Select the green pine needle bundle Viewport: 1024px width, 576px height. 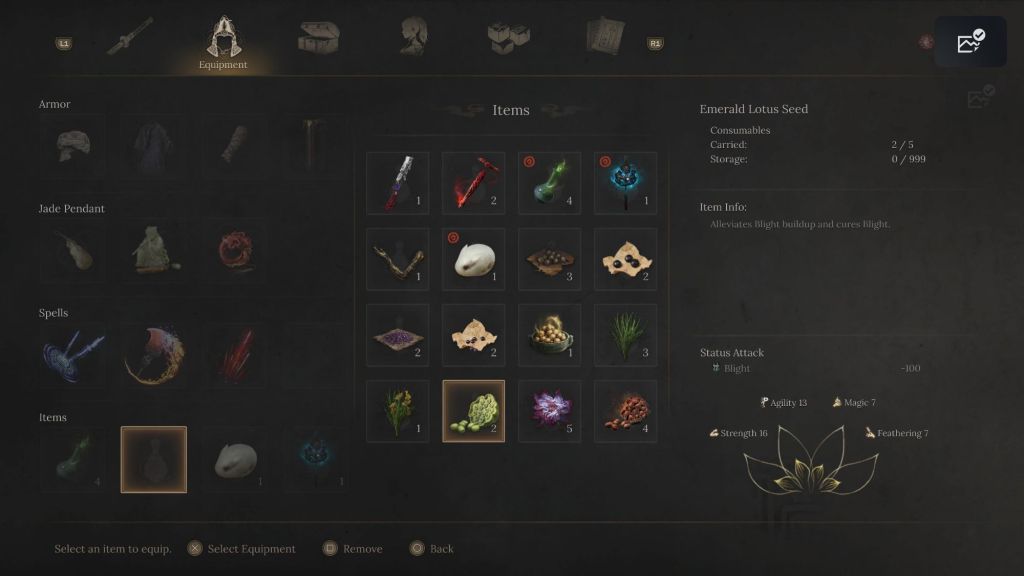[626, 335]
